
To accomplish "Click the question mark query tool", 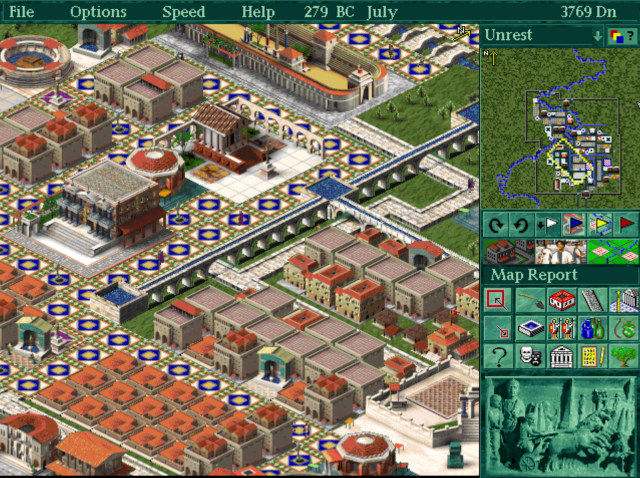I will pyautogui.click(x=497, y=356).
